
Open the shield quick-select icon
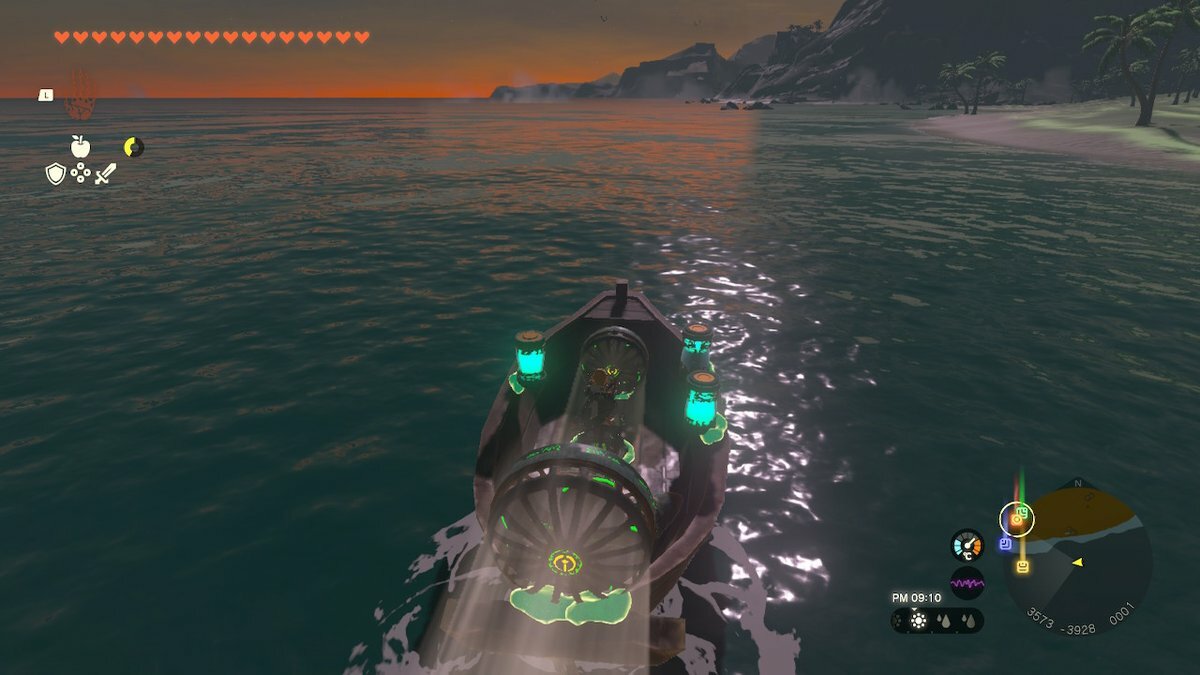click(56, 174)
